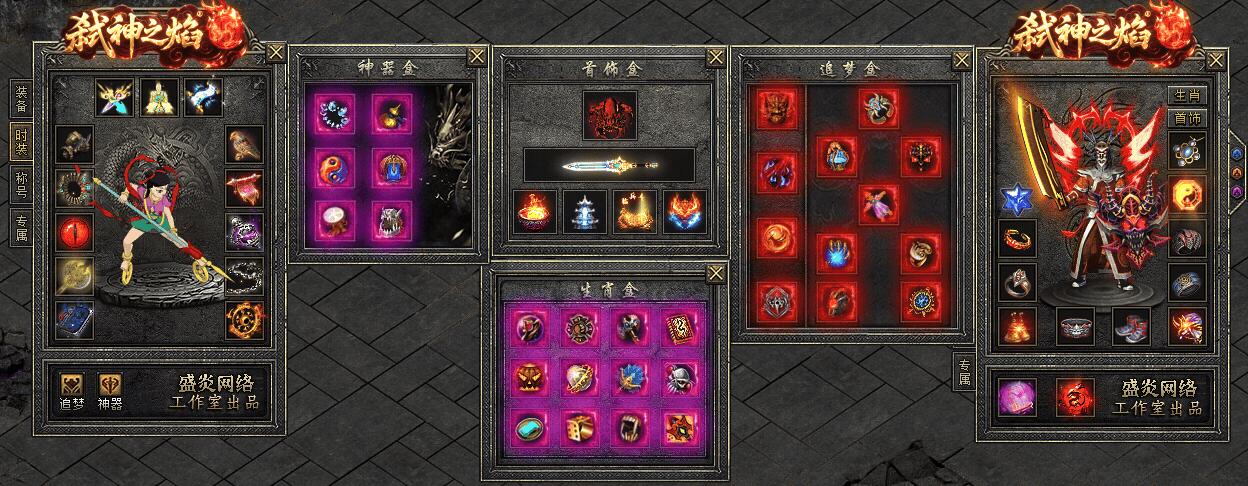This screenshot has height=486, width=1248.
Task: Open the 称号 title tab
Action: (x=22, y=183)
